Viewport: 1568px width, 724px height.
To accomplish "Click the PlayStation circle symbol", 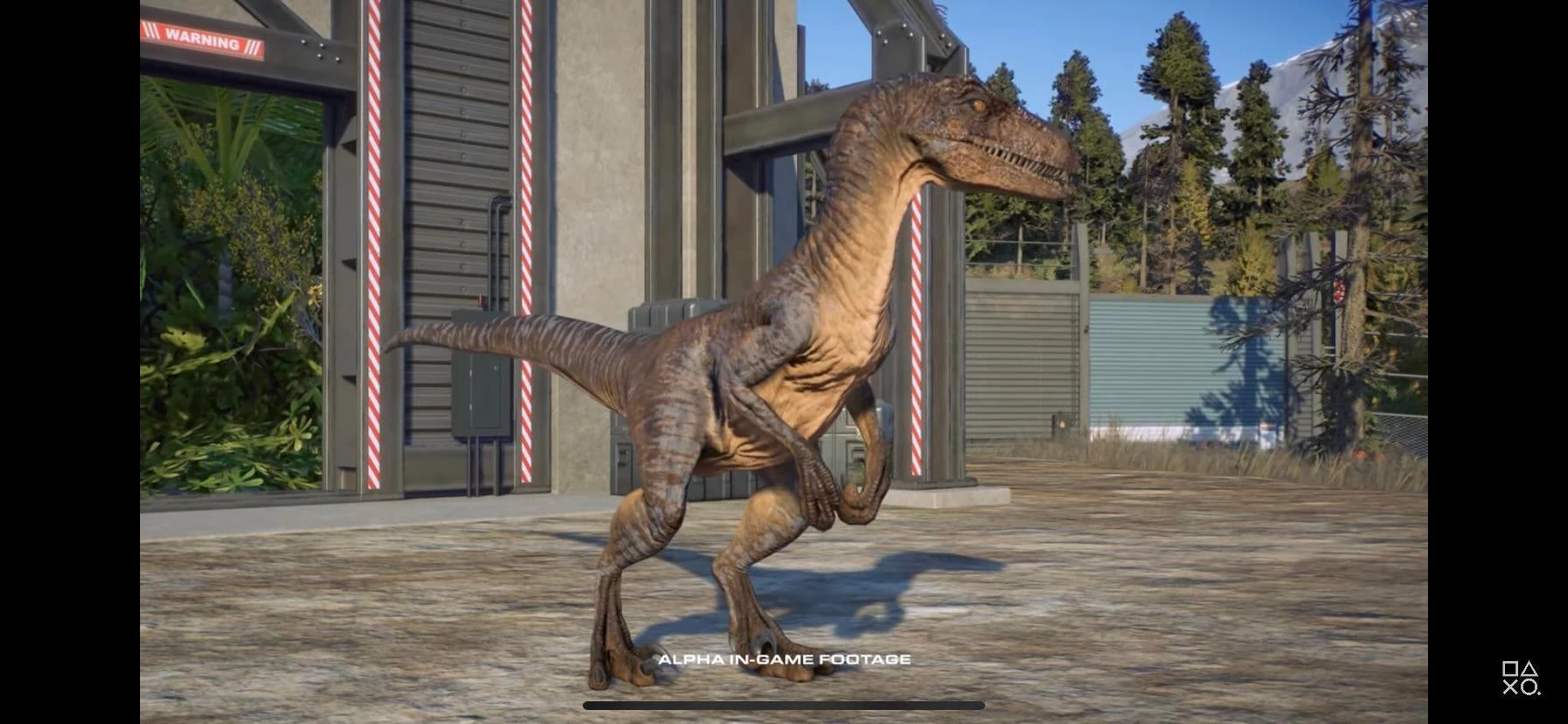I will [x=1529, y=687].
